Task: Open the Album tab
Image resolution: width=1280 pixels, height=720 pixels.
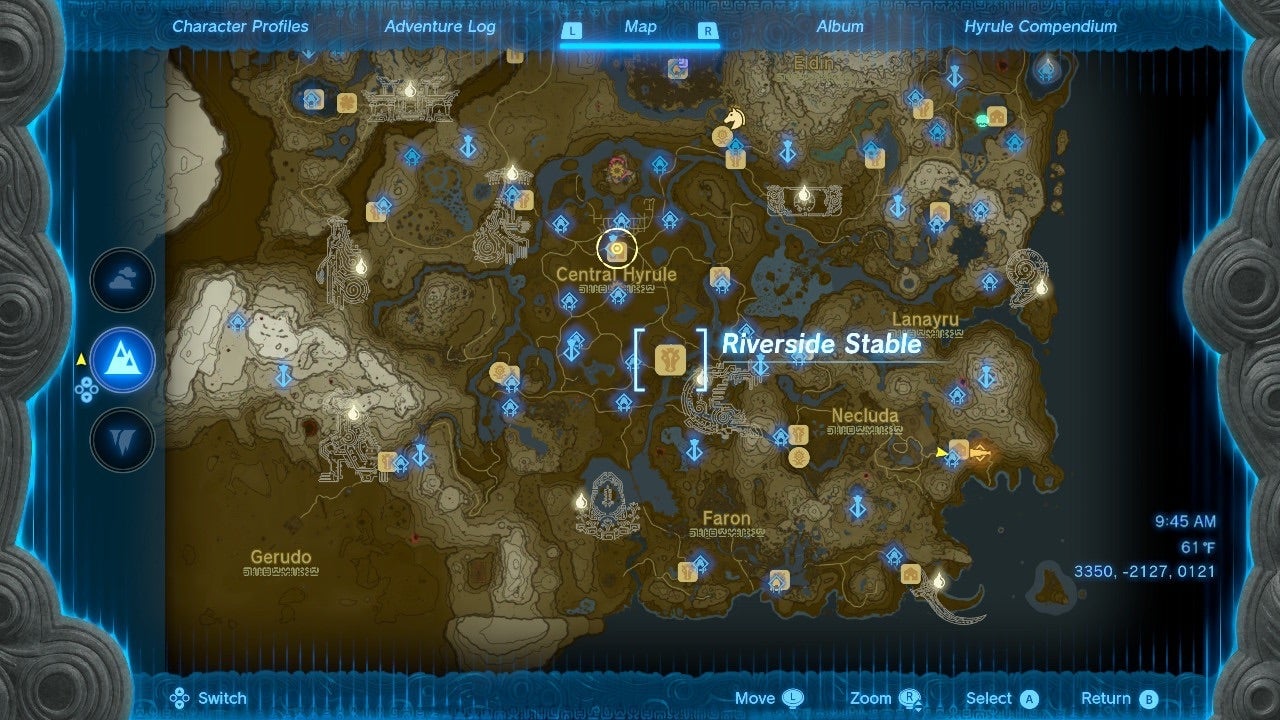Action: tap(839, 27)
